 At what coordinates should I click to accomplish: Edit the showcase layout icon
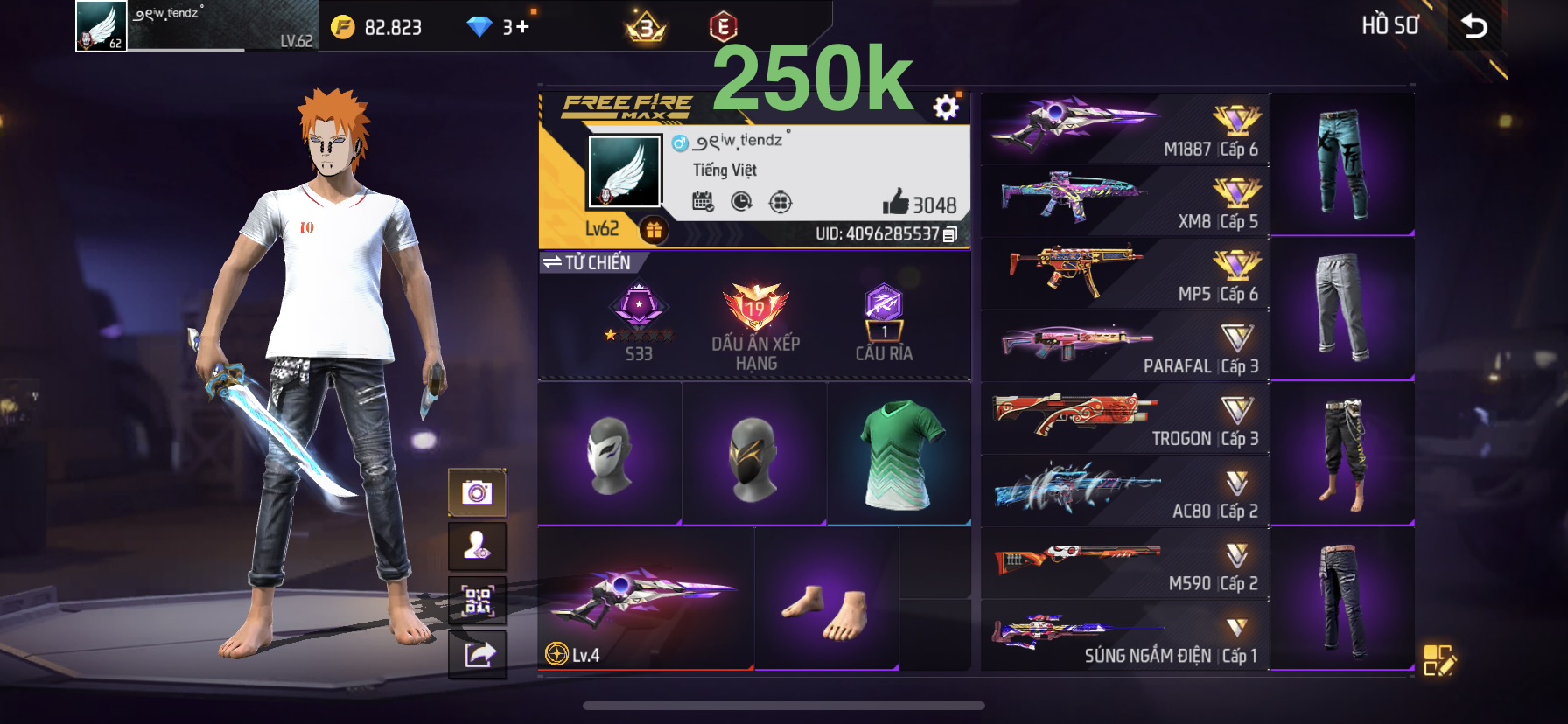pyautogui.click(x=1438, y=661)
